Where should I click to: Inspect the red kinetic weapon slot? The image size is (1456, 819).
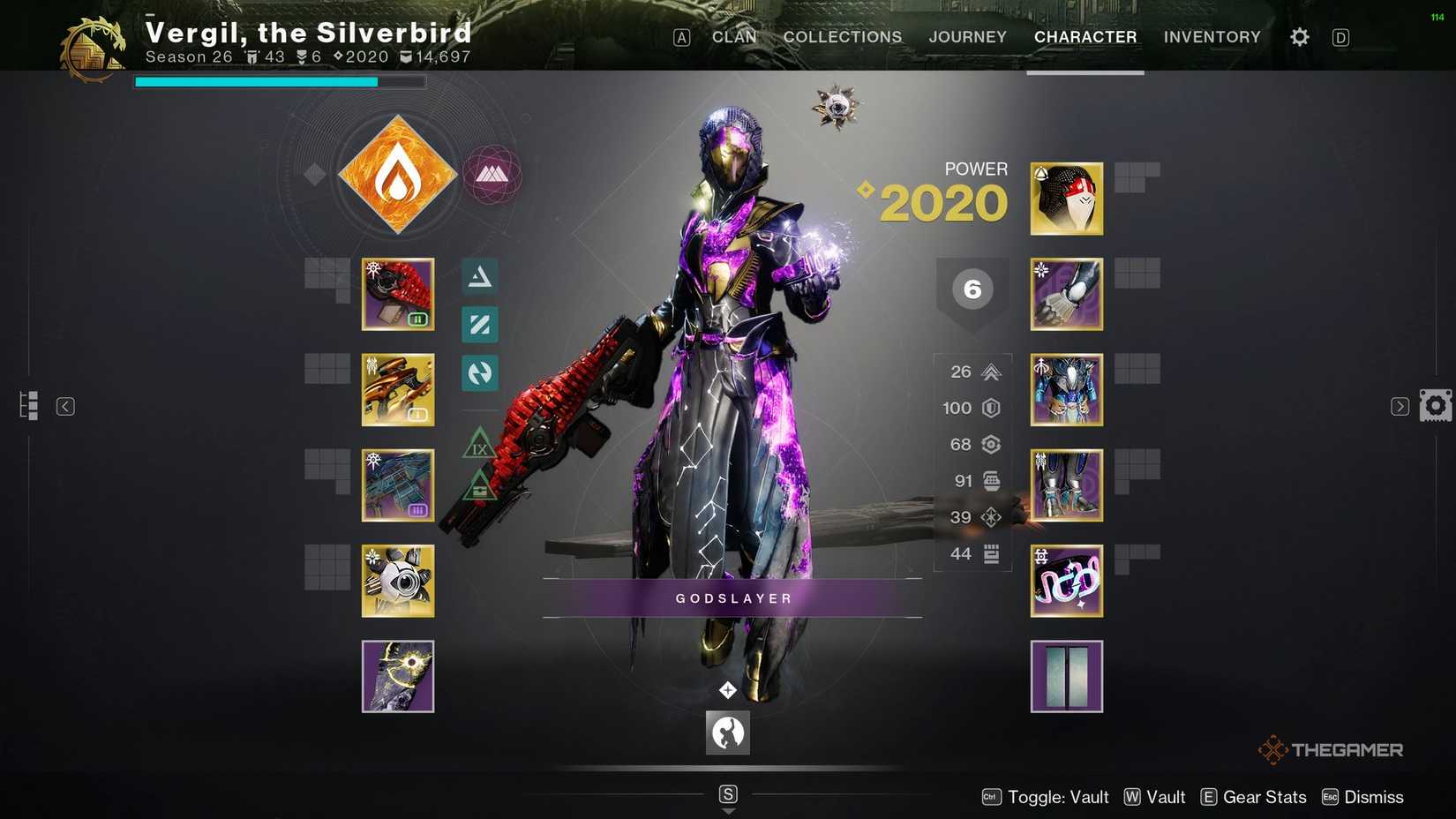click(397, 294)
